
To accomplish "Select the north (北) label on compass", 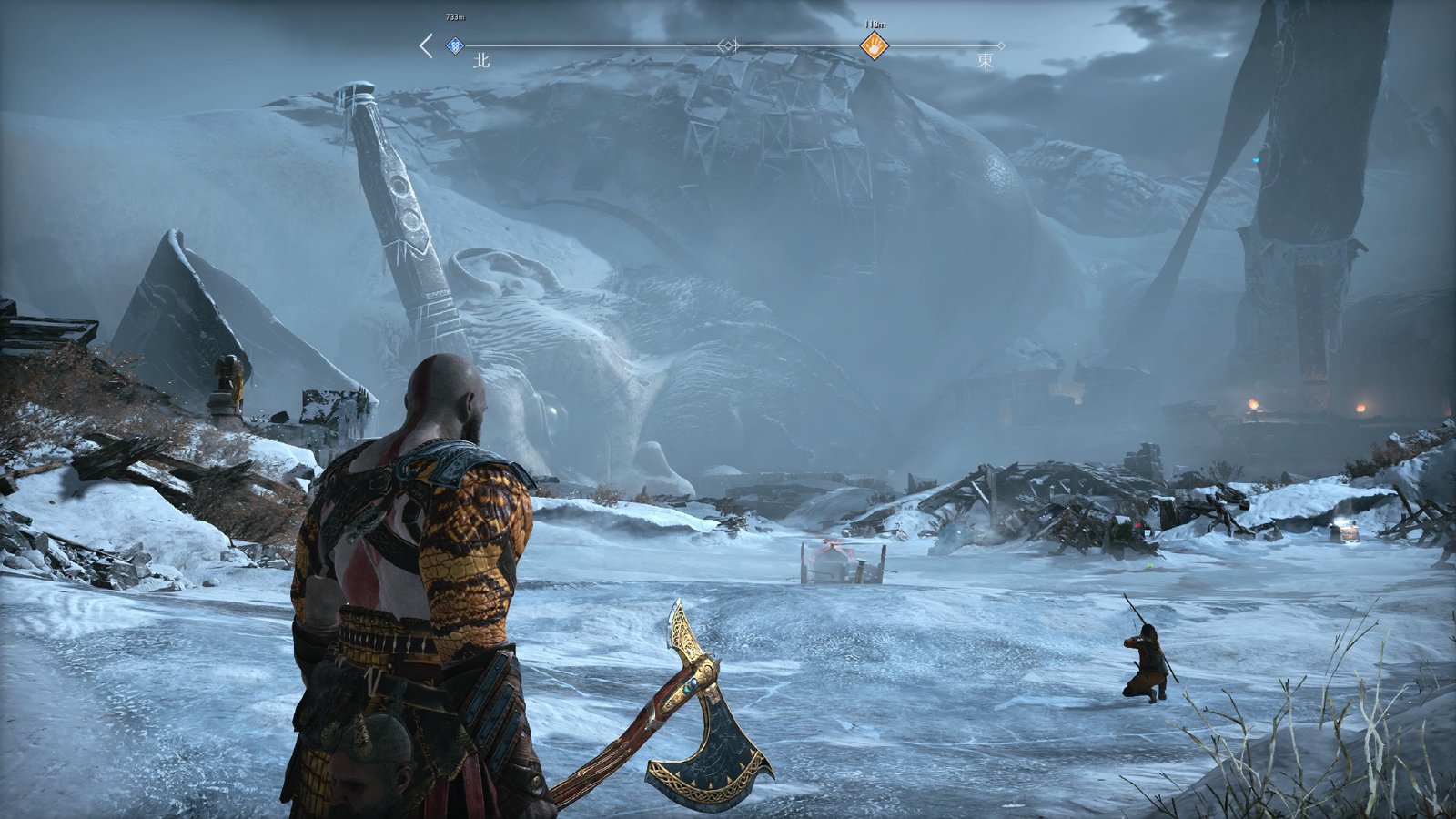I will pyautogui.click(x=481, y=61).
